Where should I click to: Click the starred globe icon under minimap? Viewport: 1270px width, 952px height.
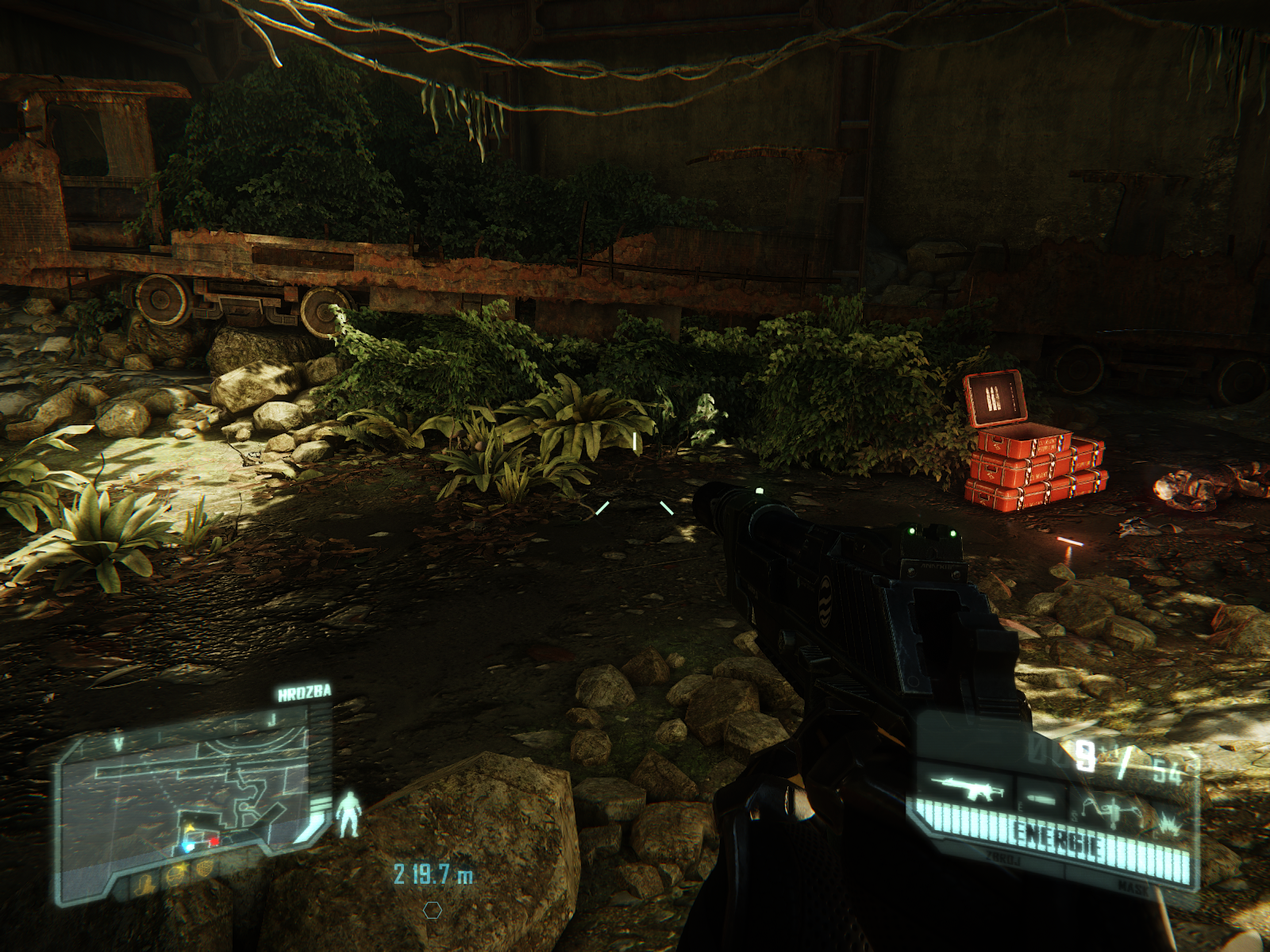click(x=176, y=875)
